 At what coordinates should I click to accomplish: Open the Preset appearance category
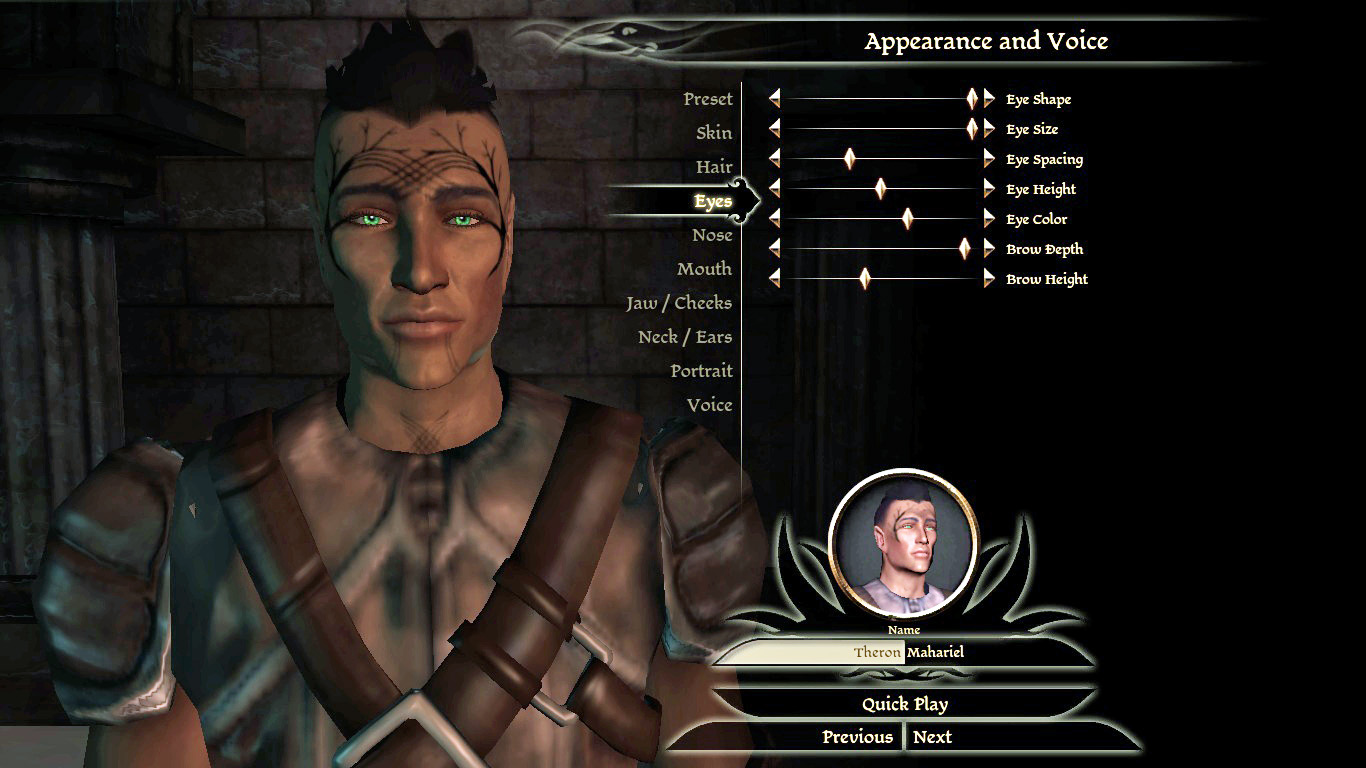tap(707, 99)
